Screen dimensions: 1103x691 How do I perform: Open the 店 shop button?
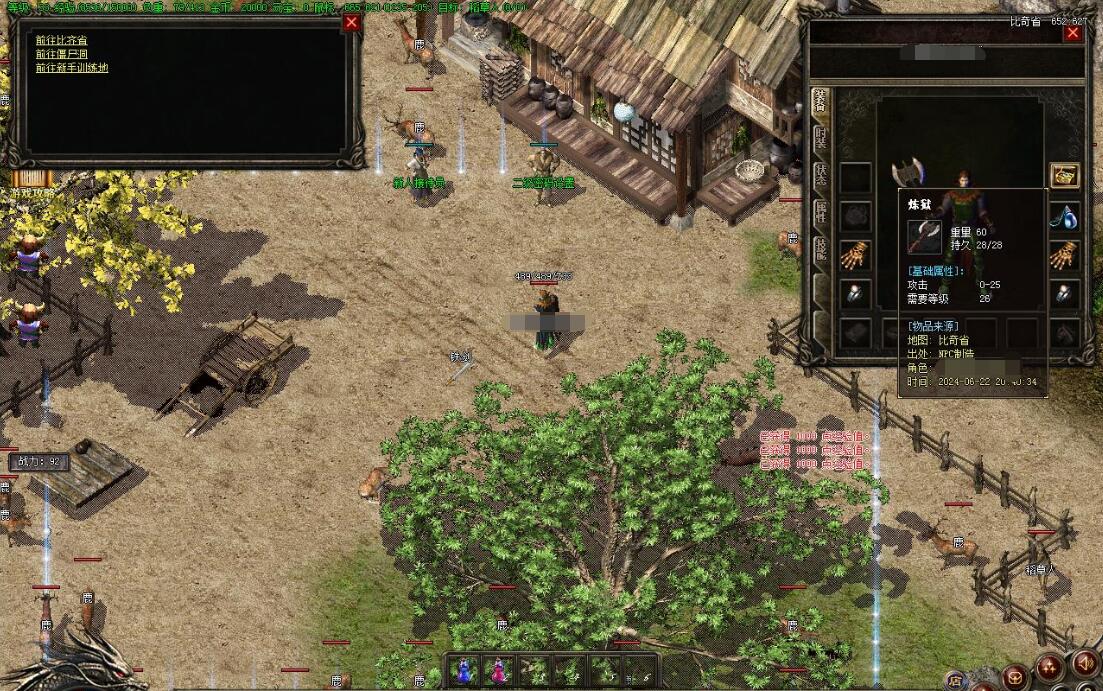[x=955, y=680]
